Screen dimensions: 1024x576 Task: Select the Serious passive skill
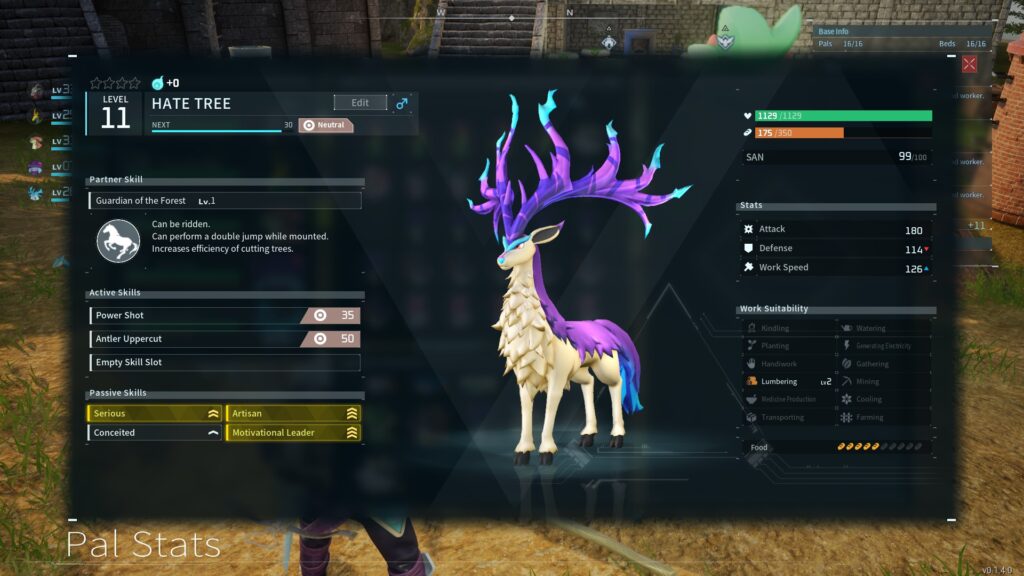pyautogui.click(x=154, y=413)
